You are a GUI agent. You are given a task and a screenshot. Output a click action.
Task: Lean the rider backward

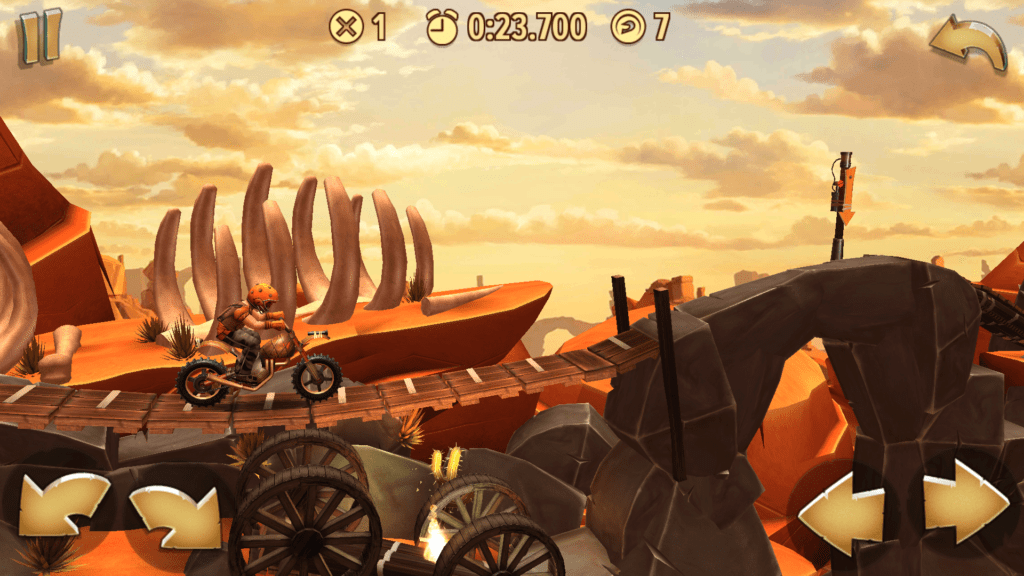click(64, 505)
